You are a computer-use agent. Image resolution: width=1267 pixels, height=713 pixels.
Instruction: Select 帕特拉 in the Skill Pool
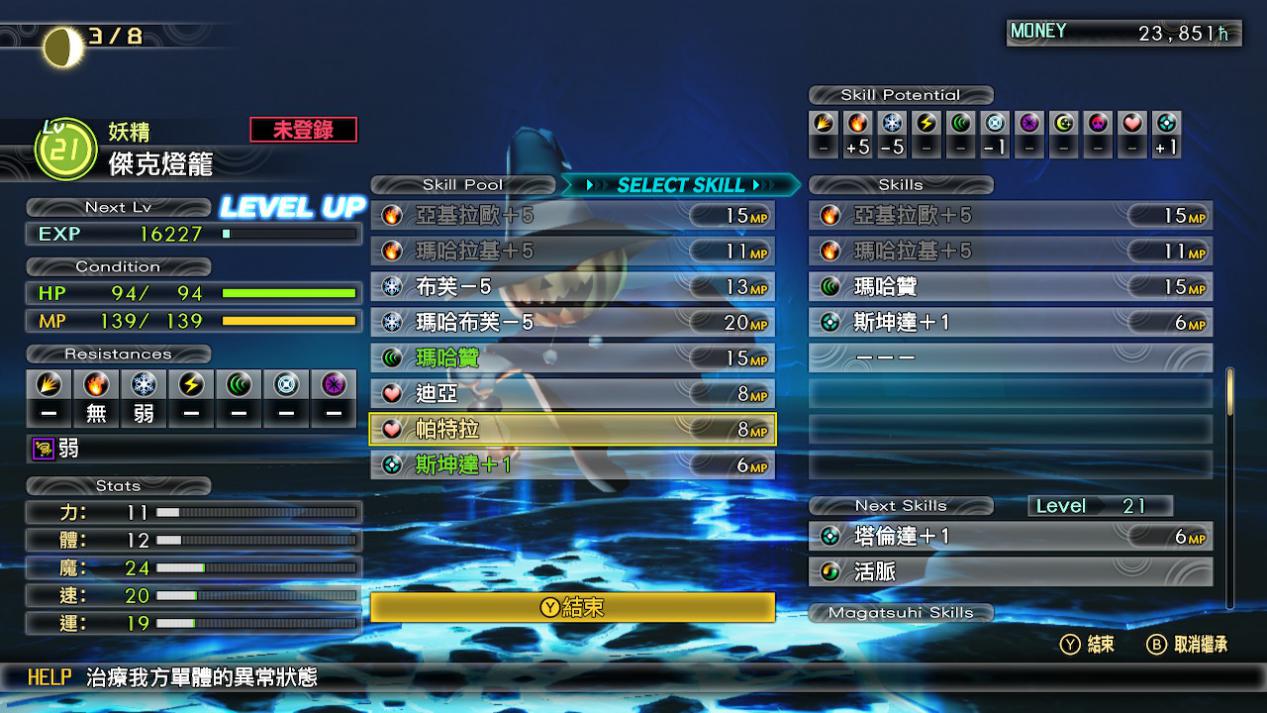coord(572,429)
